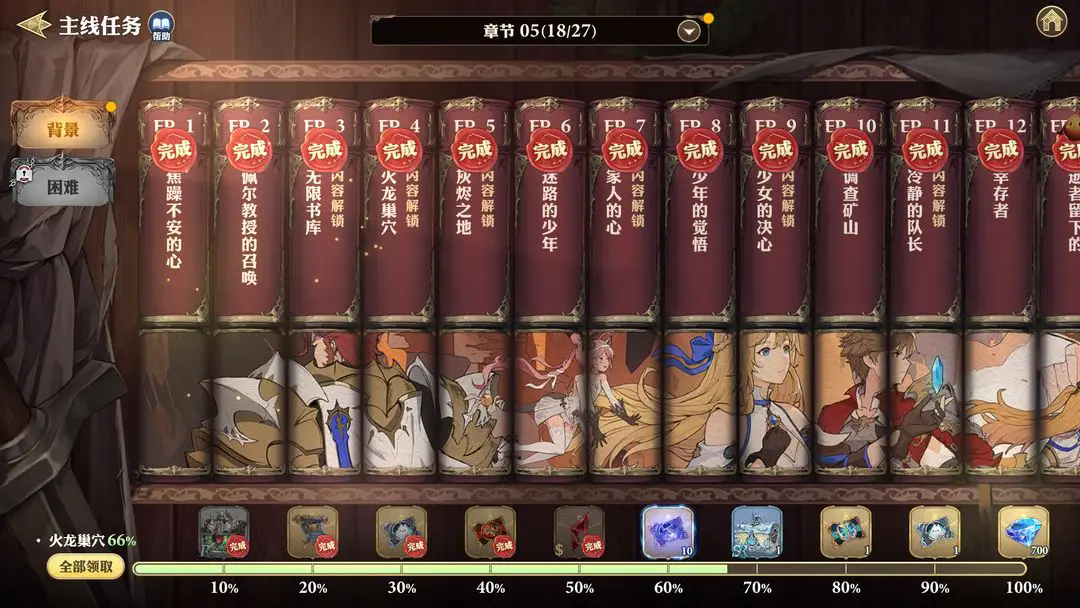Return to home screen

coord(1050,21)
